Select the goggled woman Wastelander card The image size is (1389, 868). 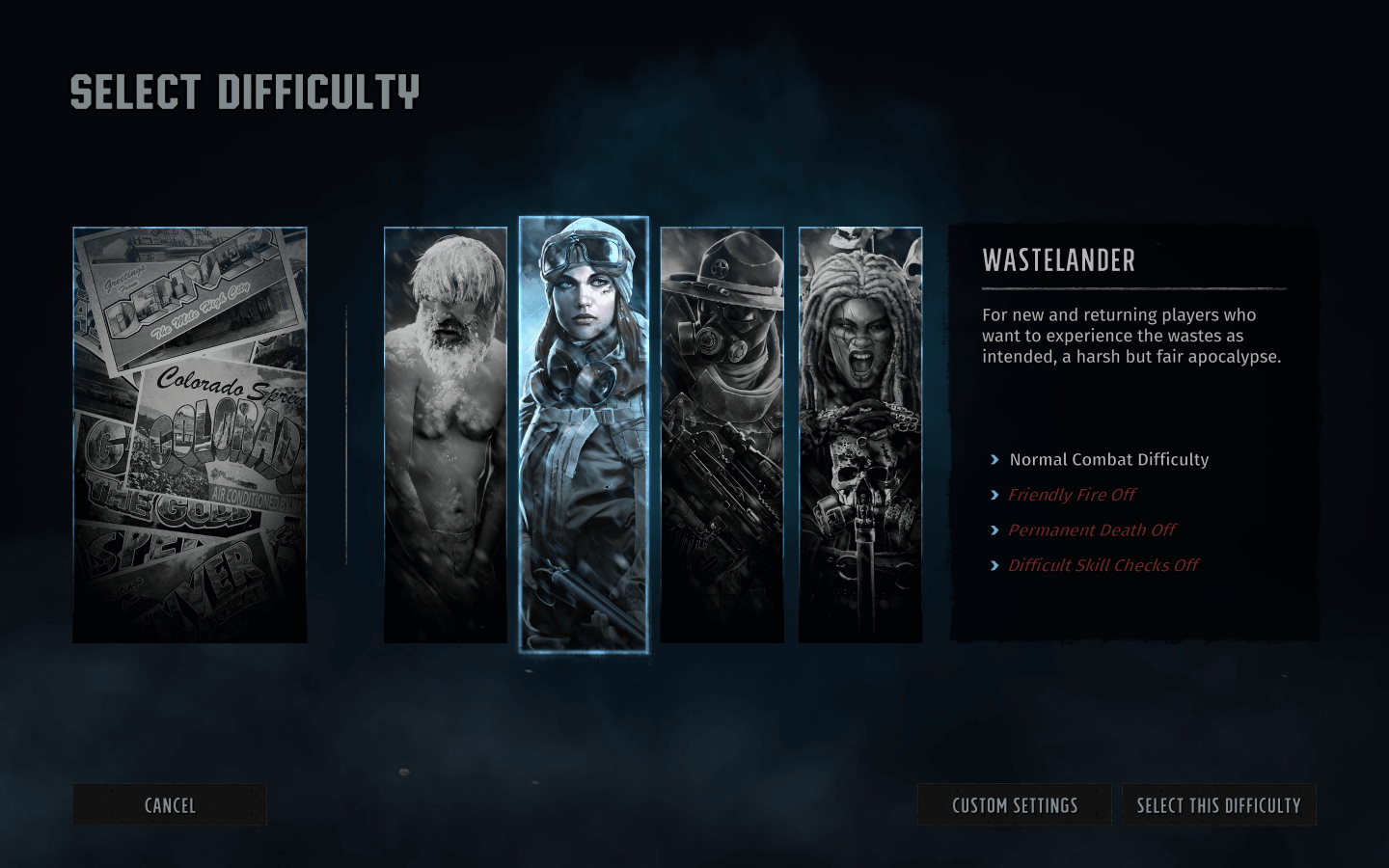[584, 434]
